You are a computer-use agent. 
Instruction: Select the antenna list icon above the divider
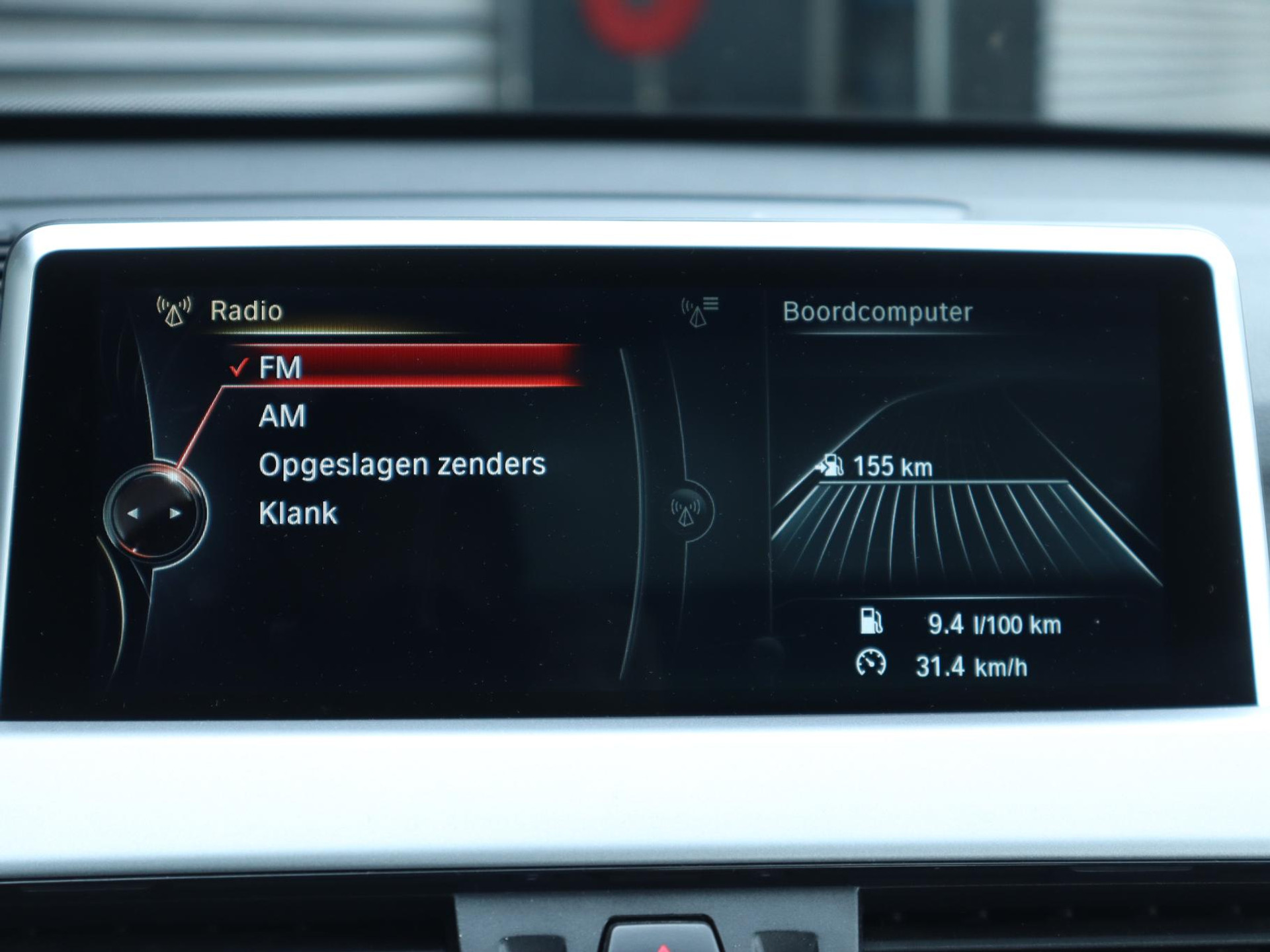tap(699, 311)
